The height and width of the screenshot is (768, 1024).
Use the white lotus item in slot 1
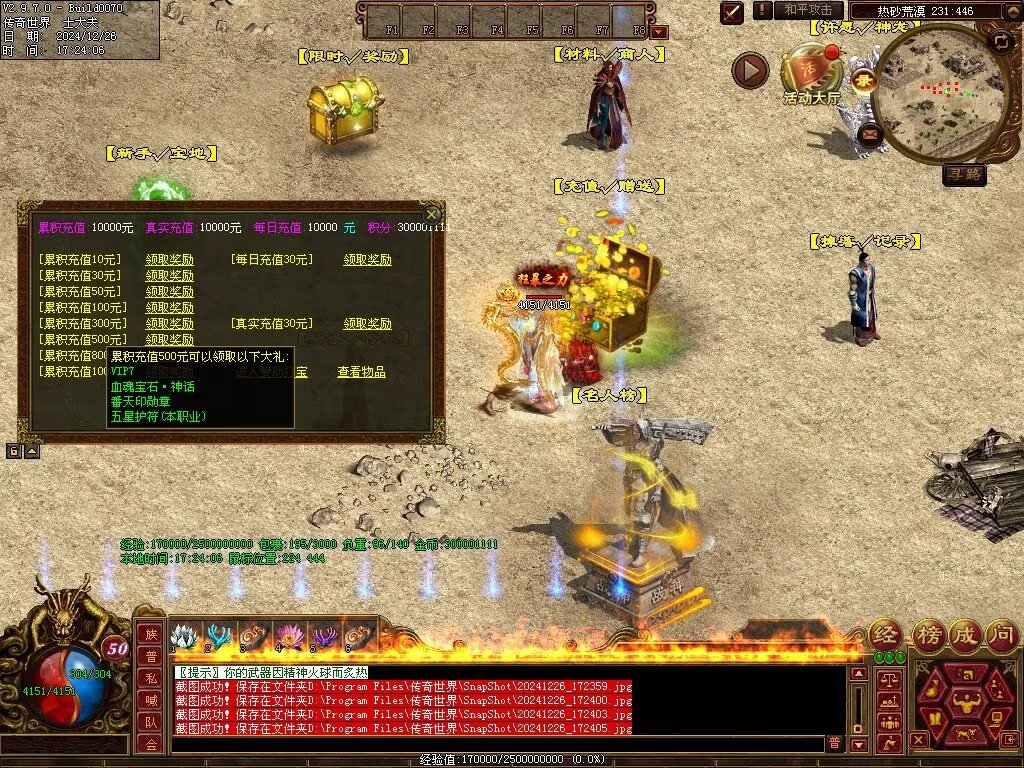pyautogui.click(x=183, y=636)
